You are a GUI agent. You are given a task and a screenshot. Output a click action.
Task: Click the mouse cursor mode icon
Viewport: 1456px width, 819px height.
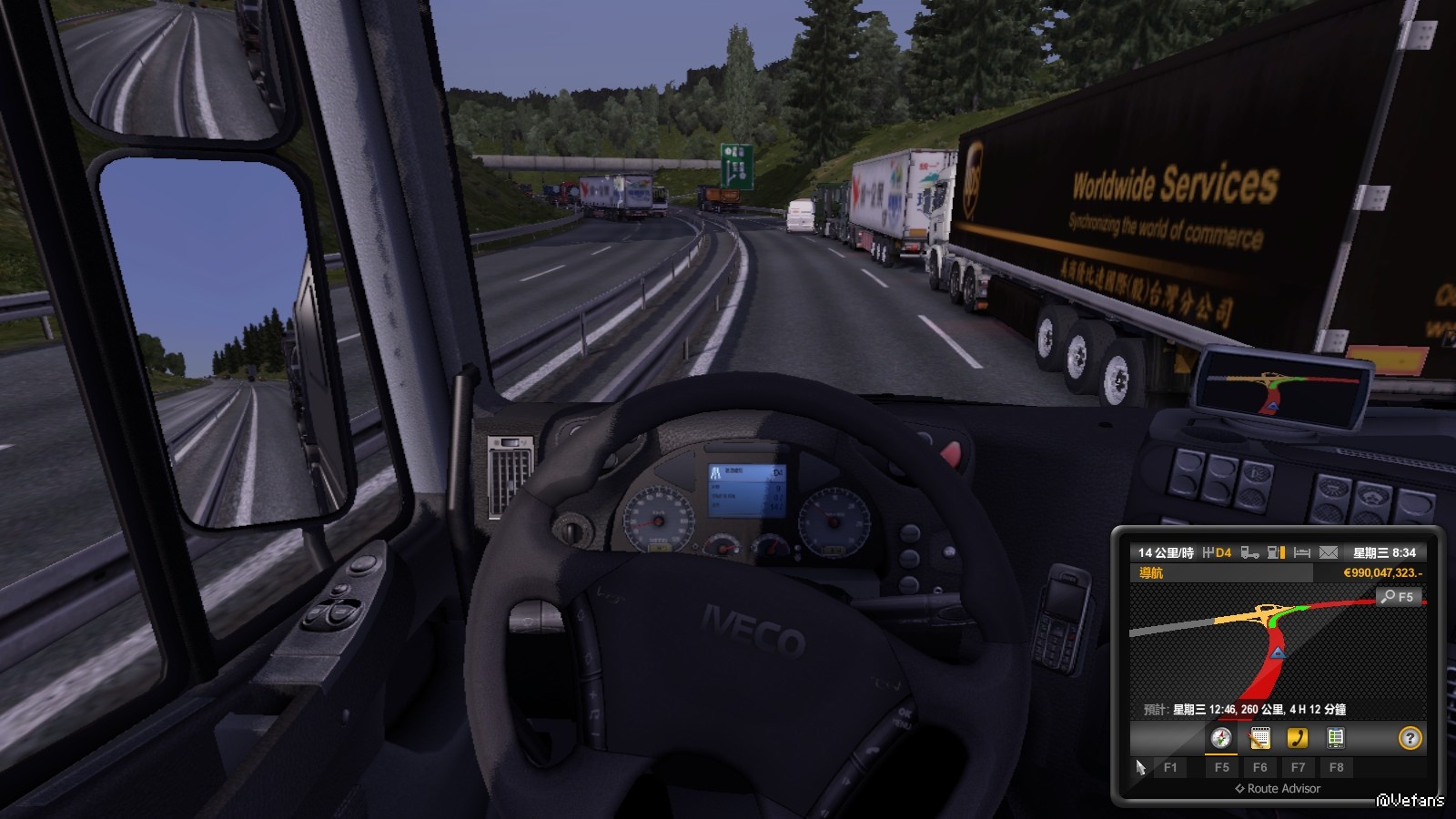(x=1140, y=767)
